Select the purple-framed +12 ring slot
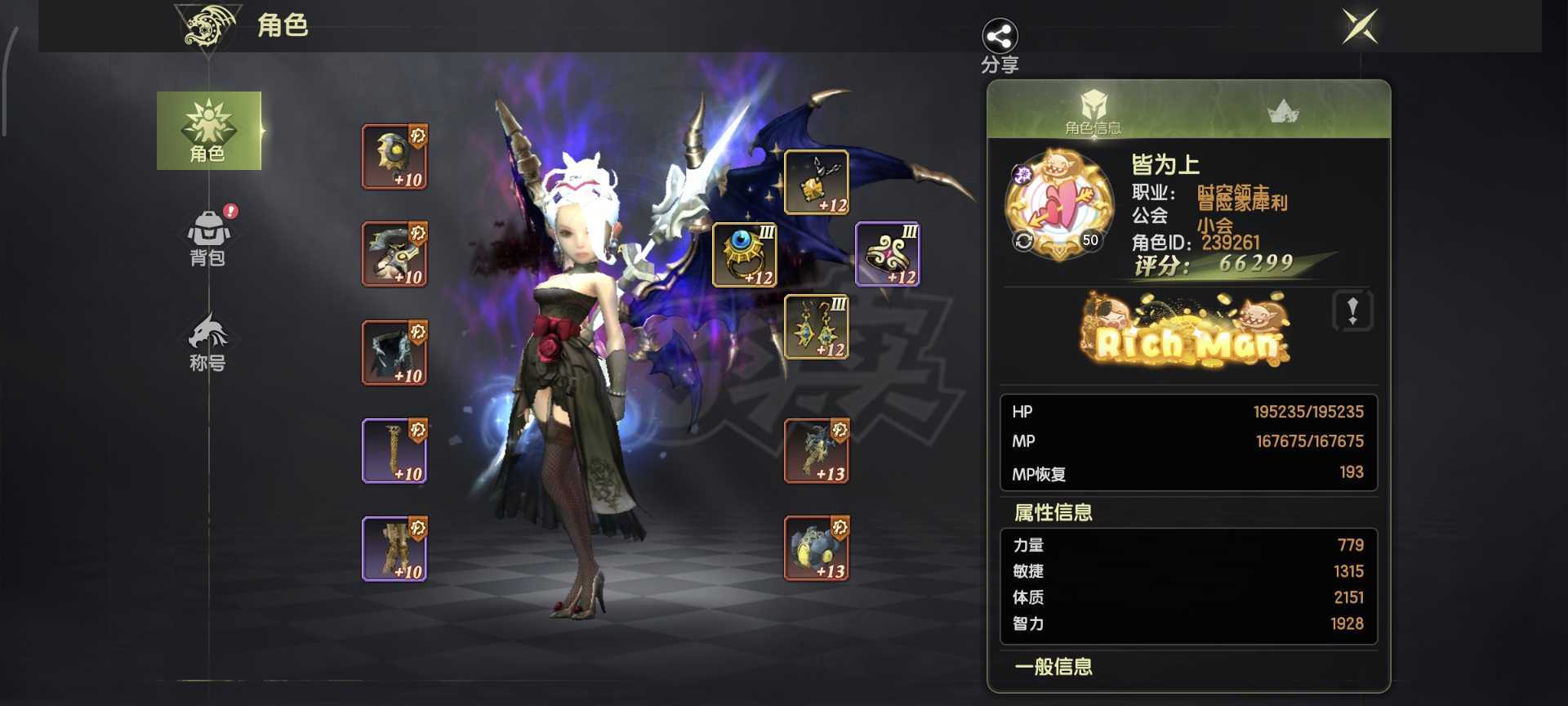 click(x=888, y=254)
